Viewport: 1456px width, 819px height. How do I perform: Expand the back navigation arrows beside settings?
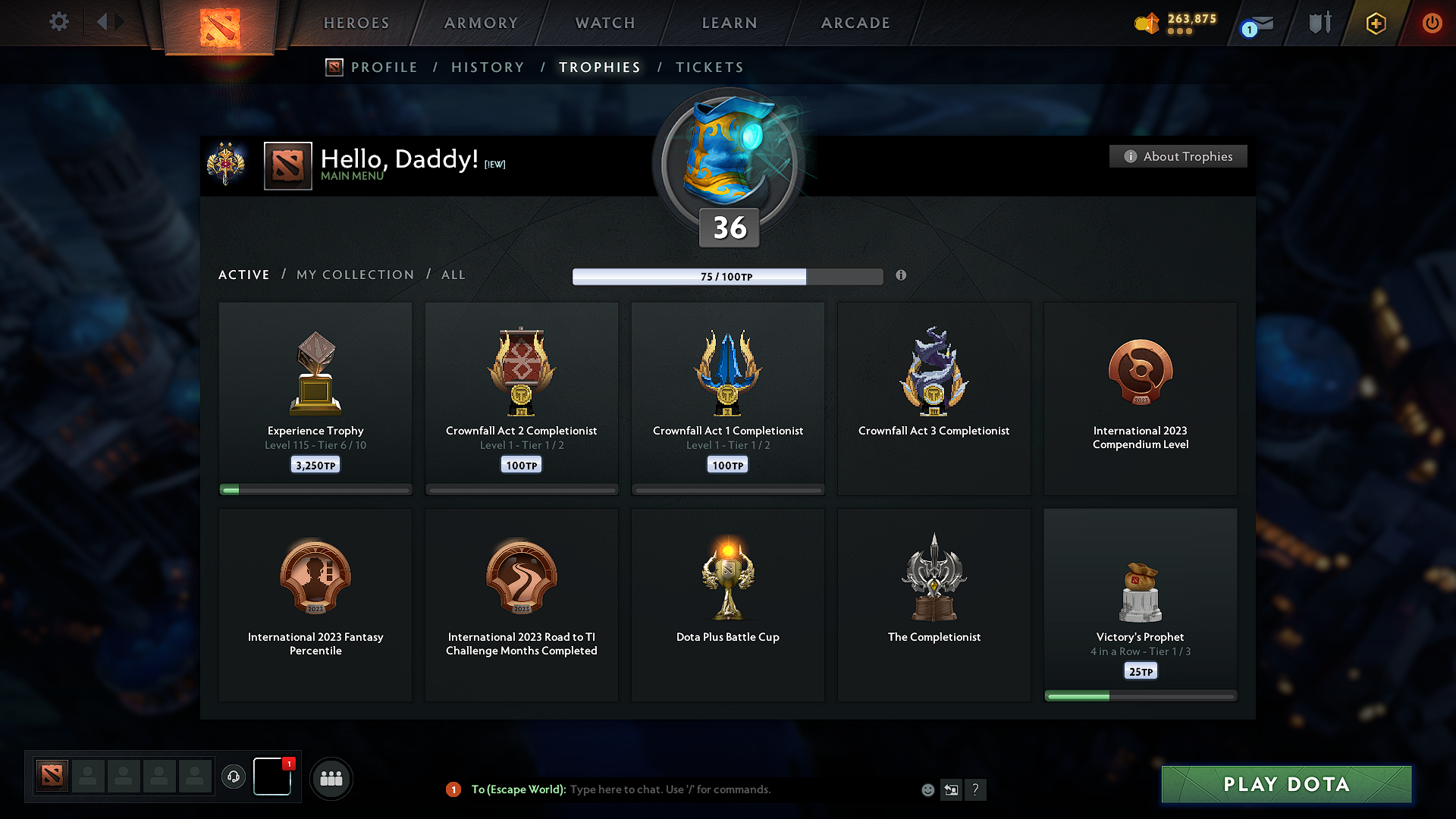[x=108, y=22]
